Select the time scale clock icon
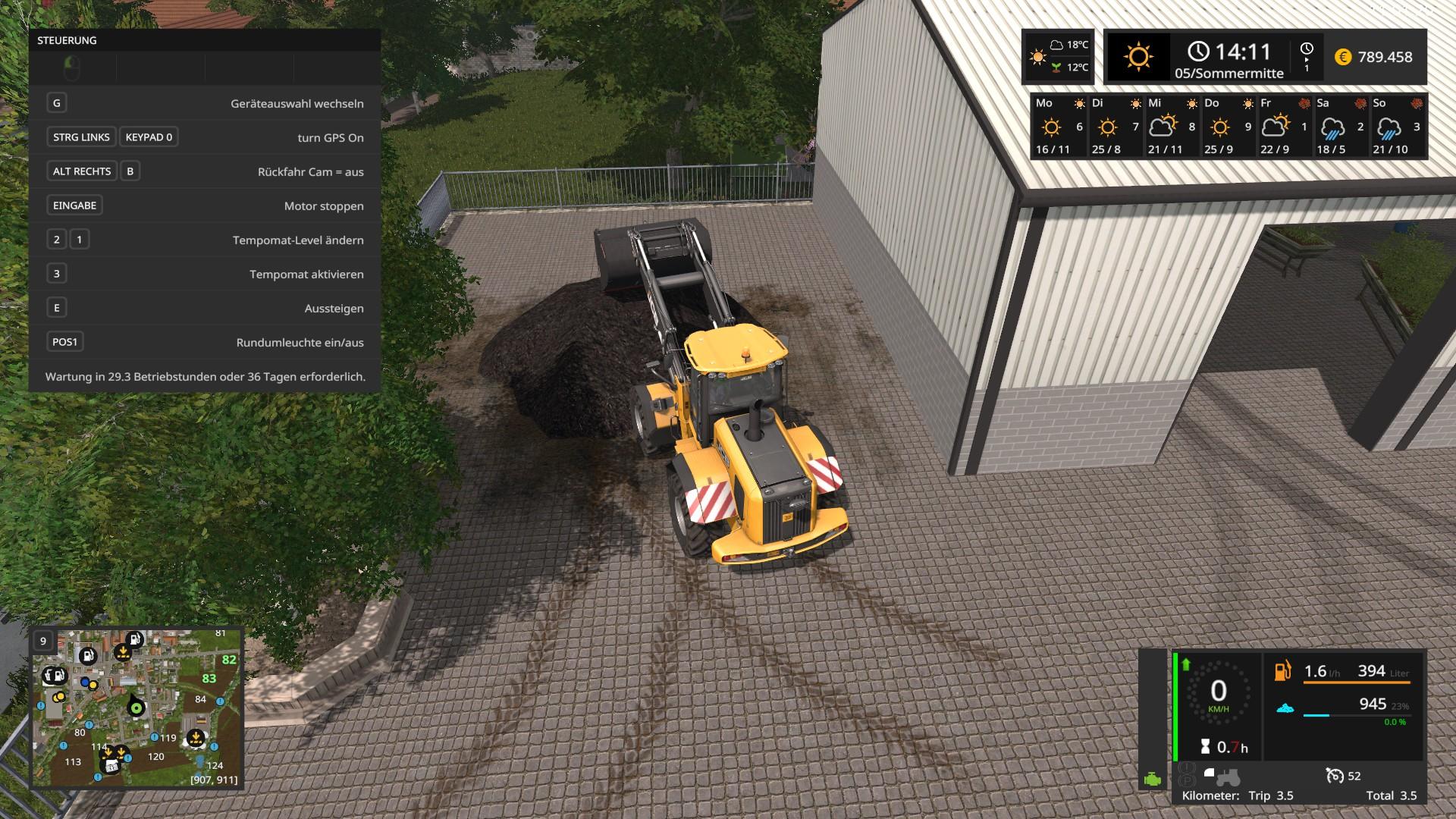1456x819 pixels. [x=1307, y=56]
